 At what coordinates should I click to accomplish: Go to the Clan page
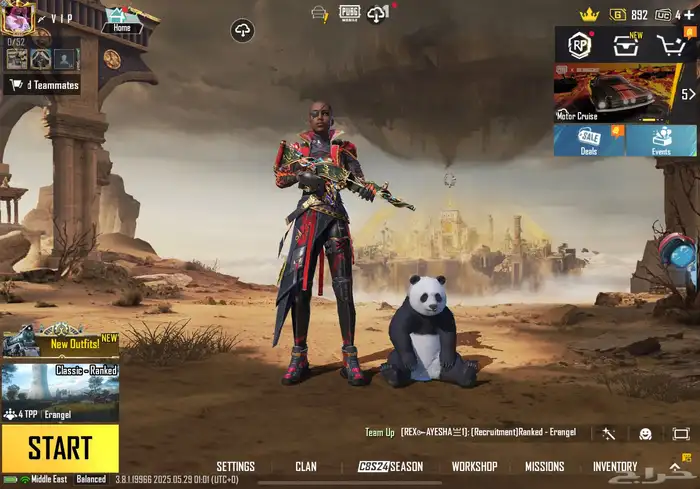(306, 467)
